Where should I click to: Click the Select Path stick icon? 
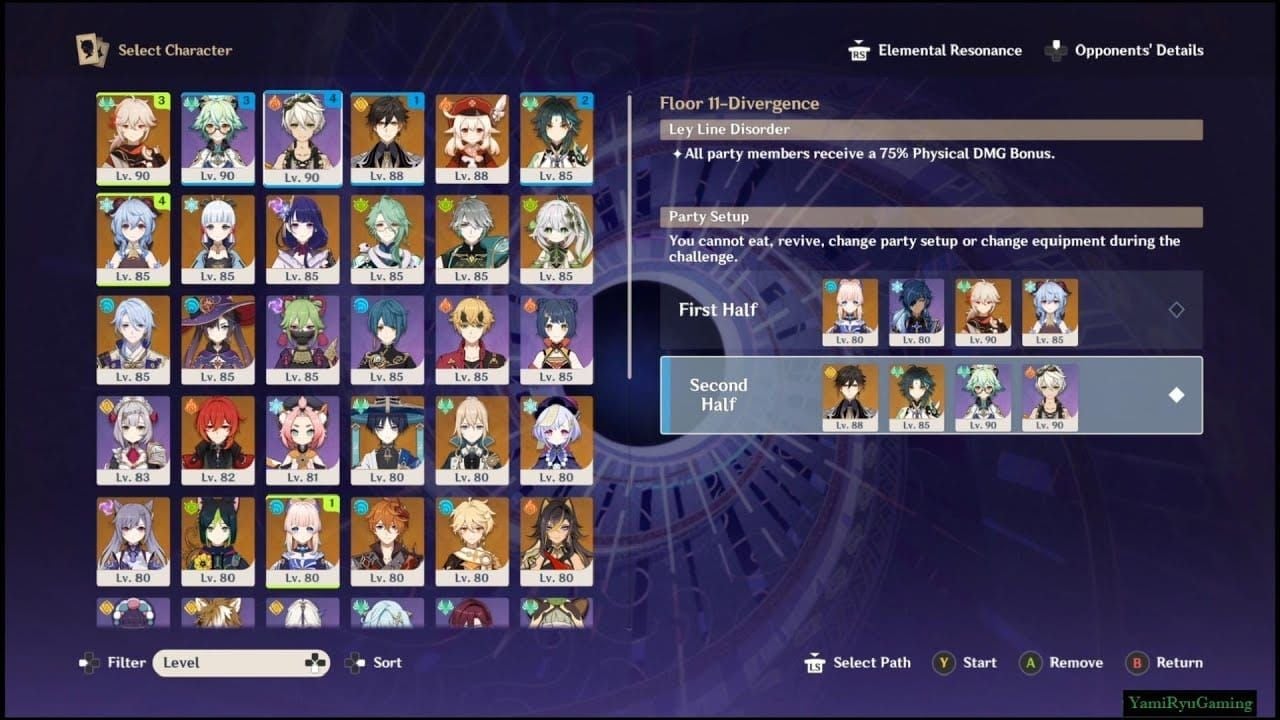[x=814, y=662]
